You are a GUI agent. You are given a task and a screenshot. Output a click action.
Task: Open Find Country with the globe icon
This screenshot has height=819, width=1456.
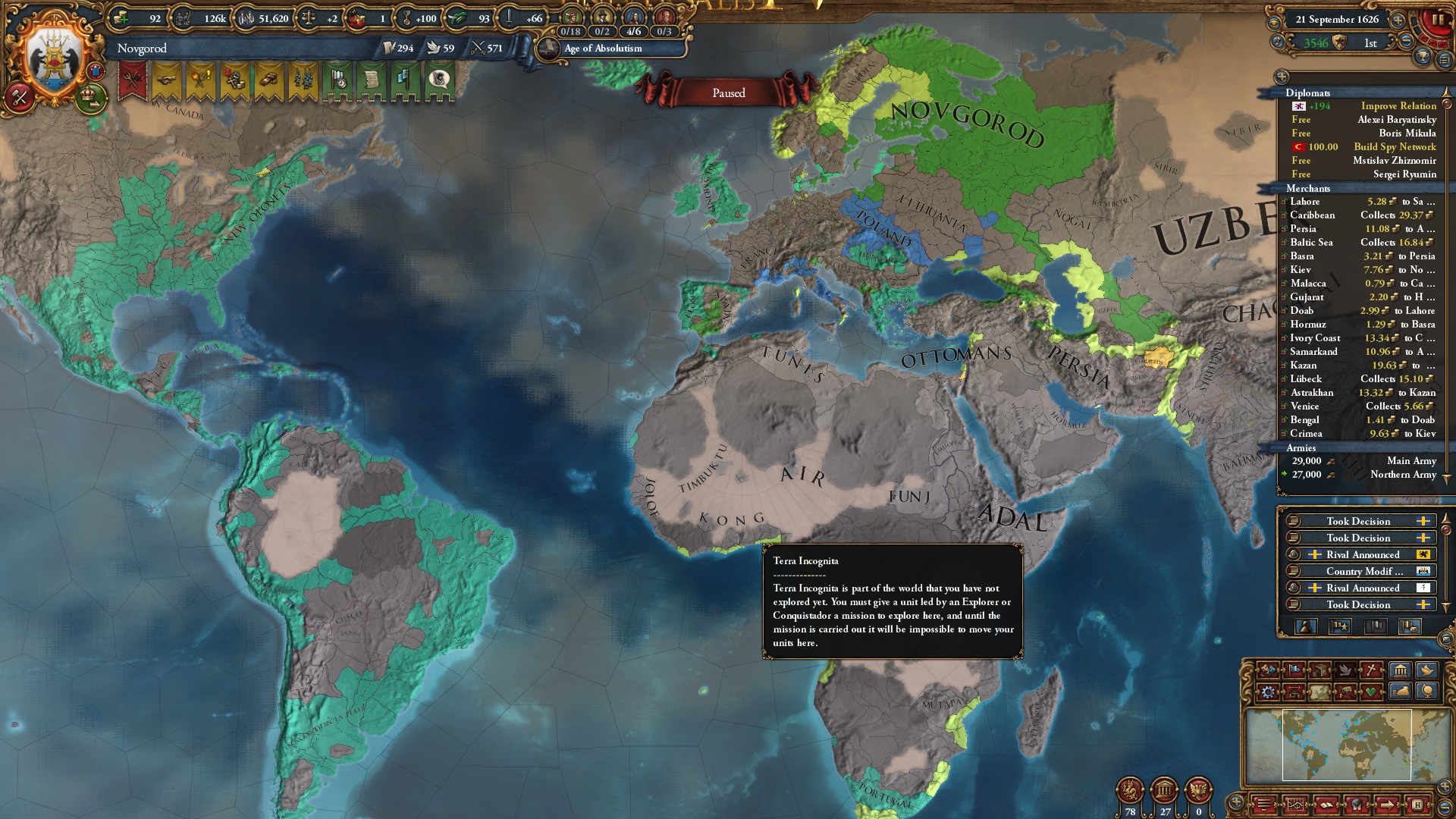pyautogui.click(x=1427, y=692)
